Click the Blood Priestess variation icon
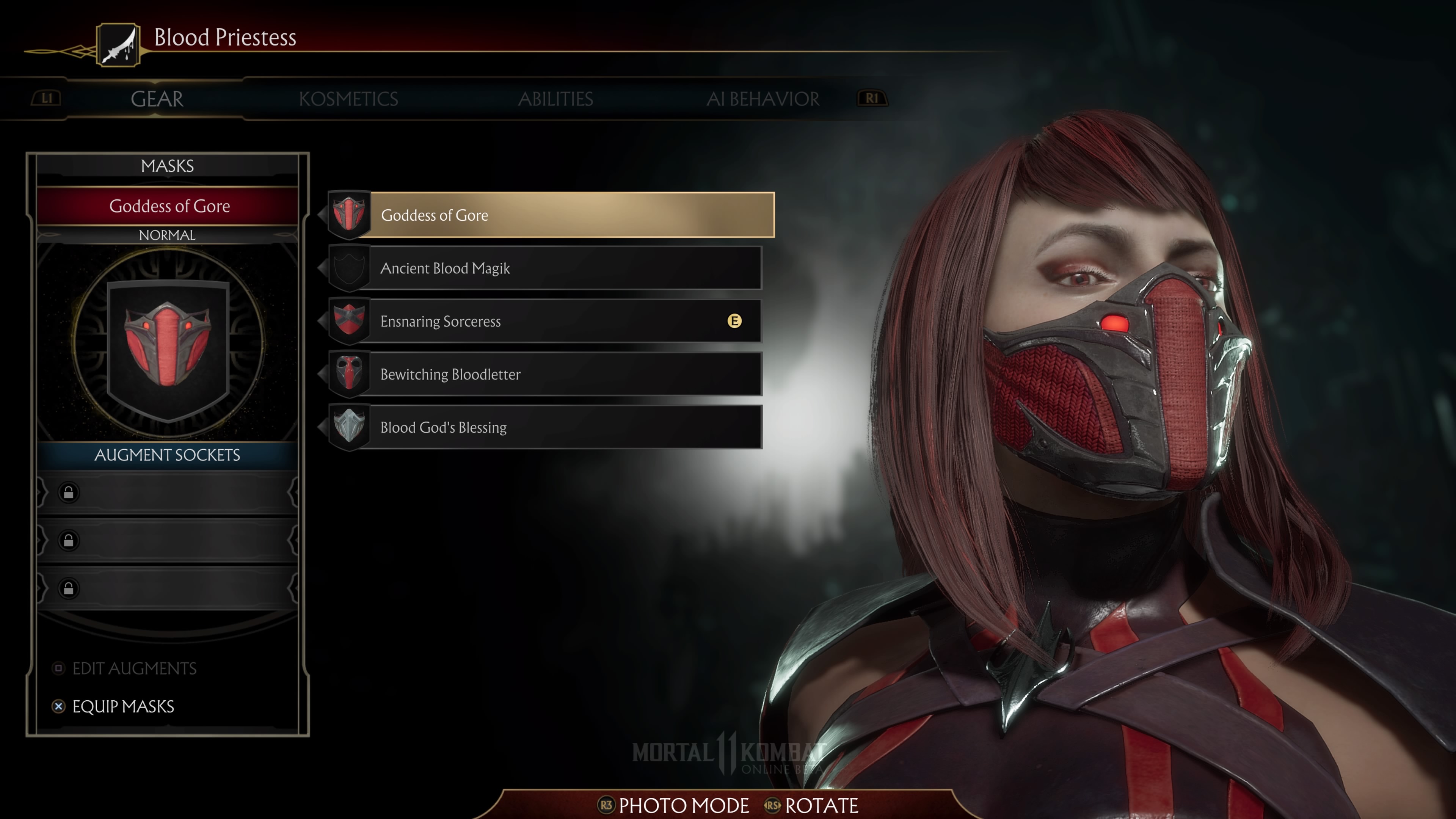The height and width of the screenshot is (819, 1456). [118, 45]
